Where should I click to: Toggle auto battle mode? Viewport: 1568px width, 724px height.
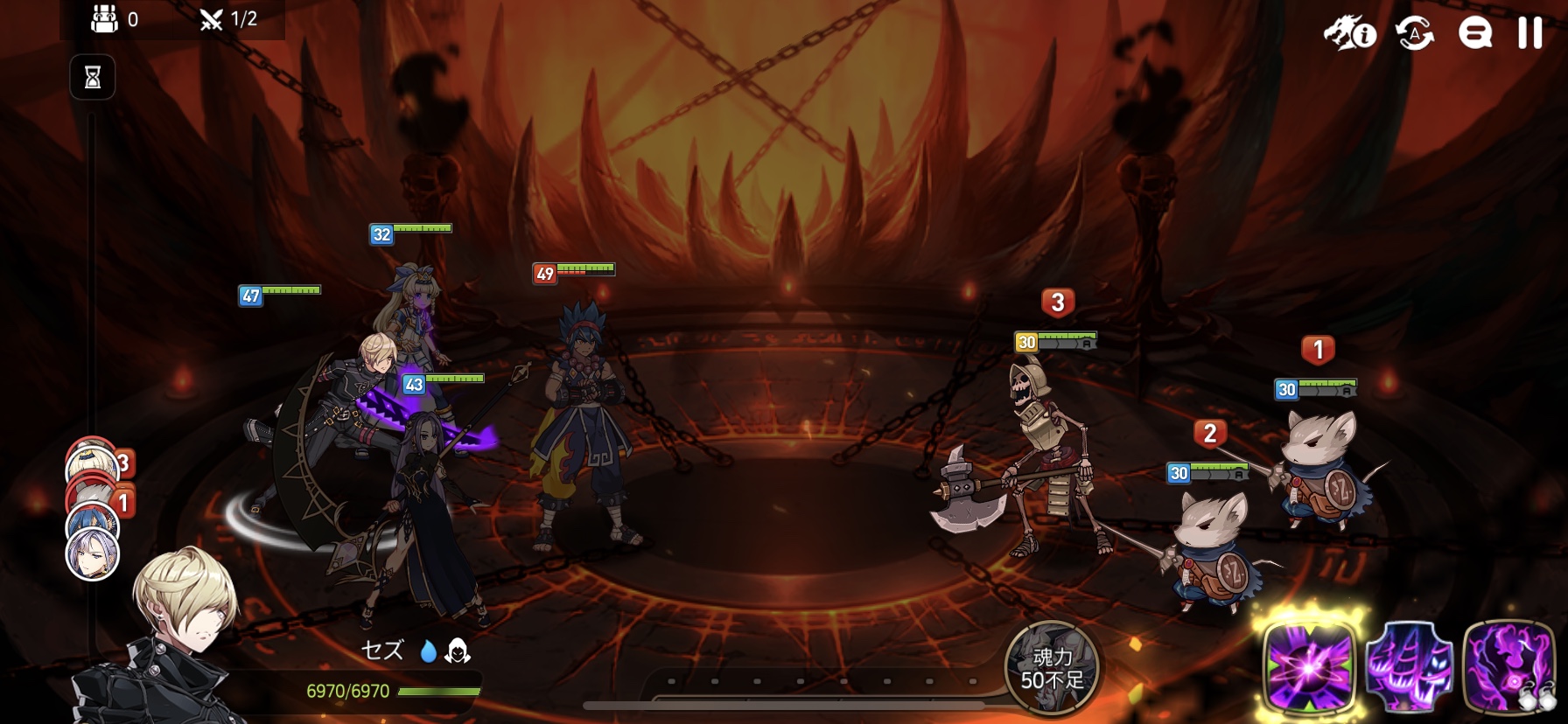click(1415, 34)
